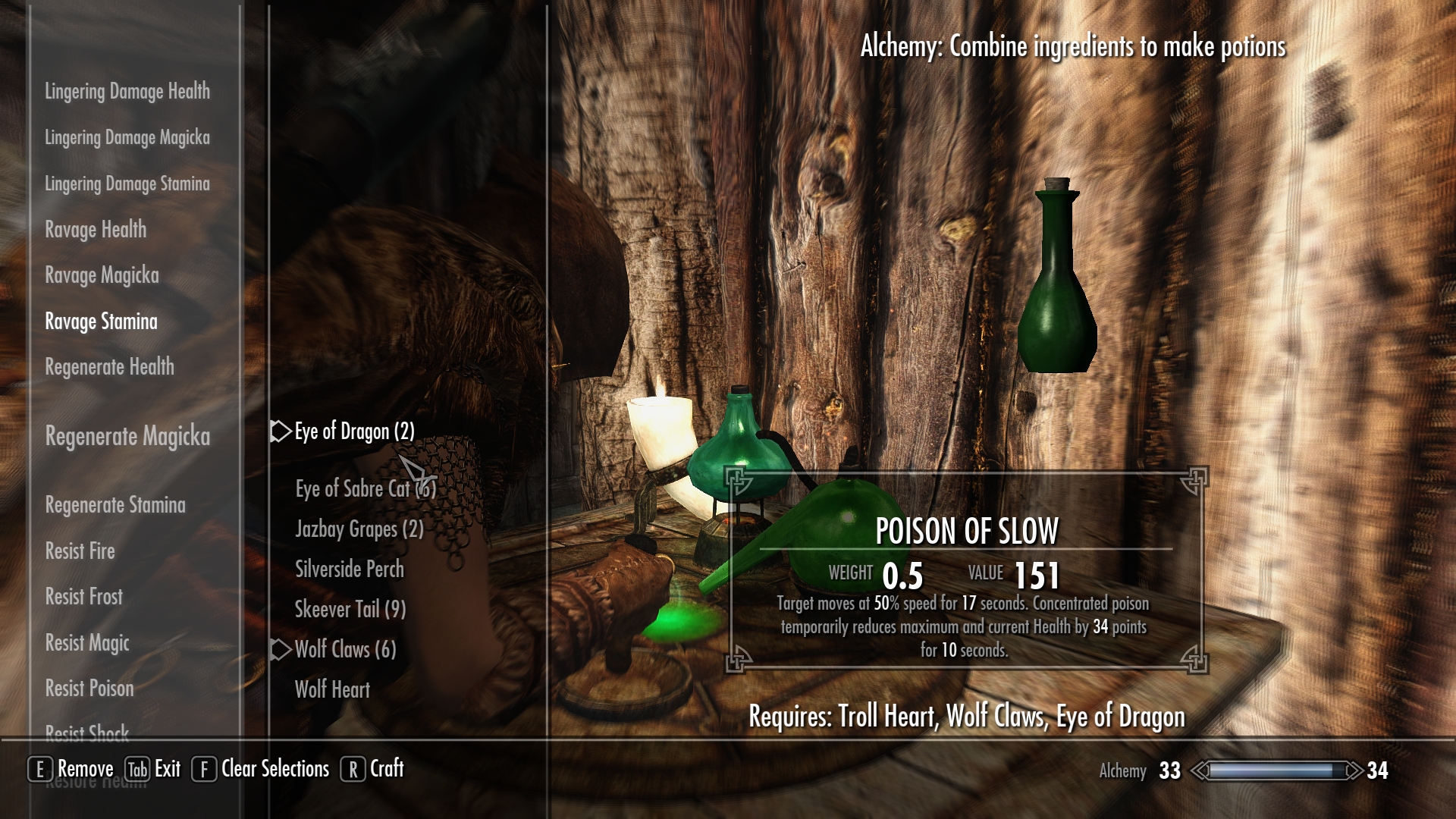Pick Resist Frost from effects list
The height and width of the screenshot is (819, 1456).
pos(83,597)
